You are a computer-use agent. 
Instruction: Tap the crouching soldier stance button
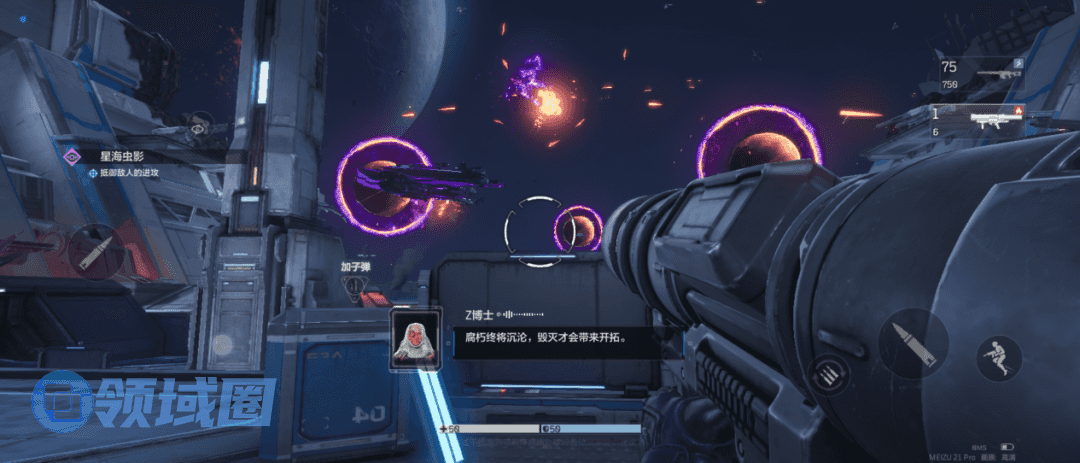click(x=998, y=357)
